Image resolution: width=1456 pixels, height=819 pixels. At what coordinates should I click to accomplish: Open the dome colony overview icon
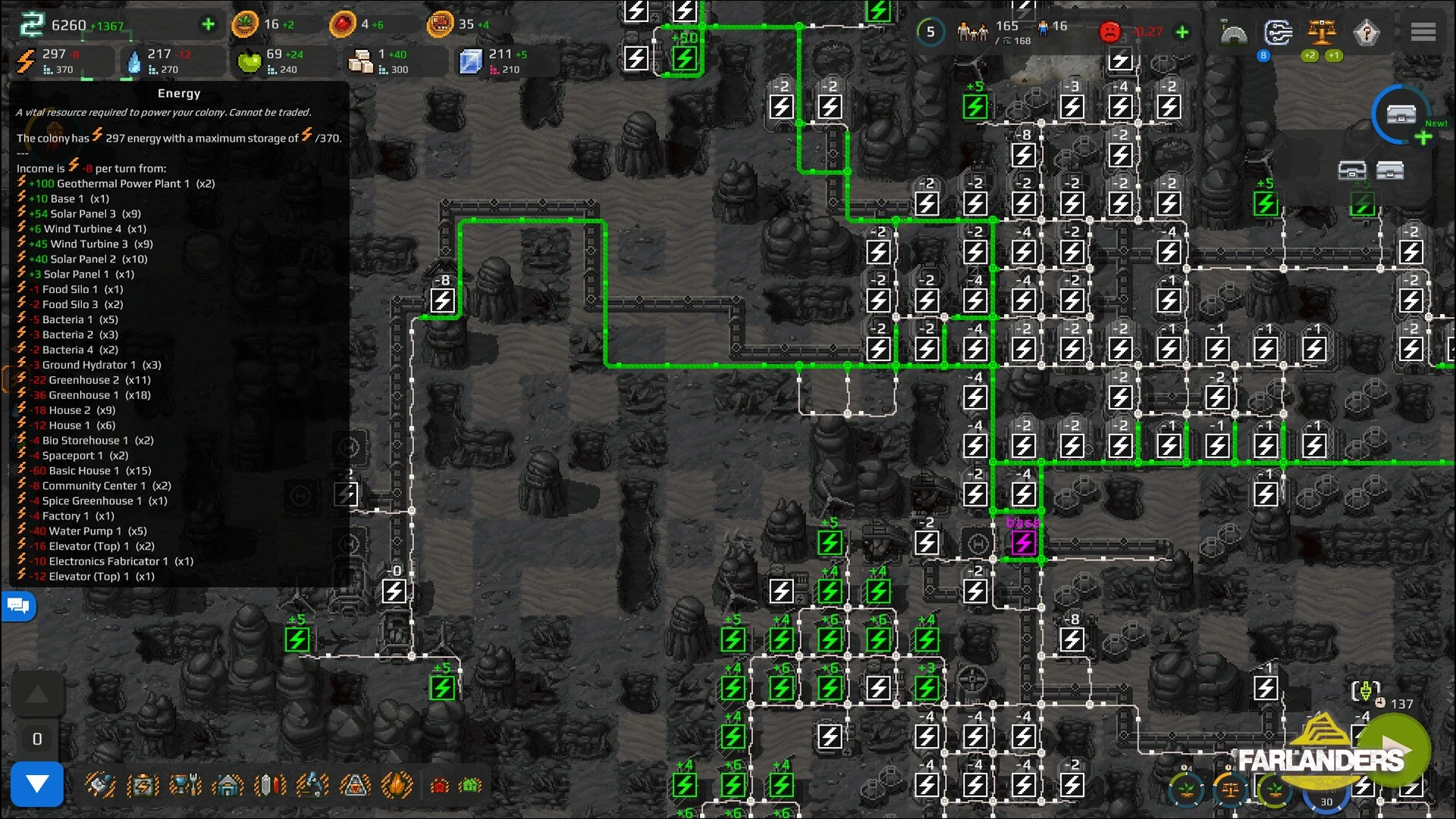(1234, 33)
